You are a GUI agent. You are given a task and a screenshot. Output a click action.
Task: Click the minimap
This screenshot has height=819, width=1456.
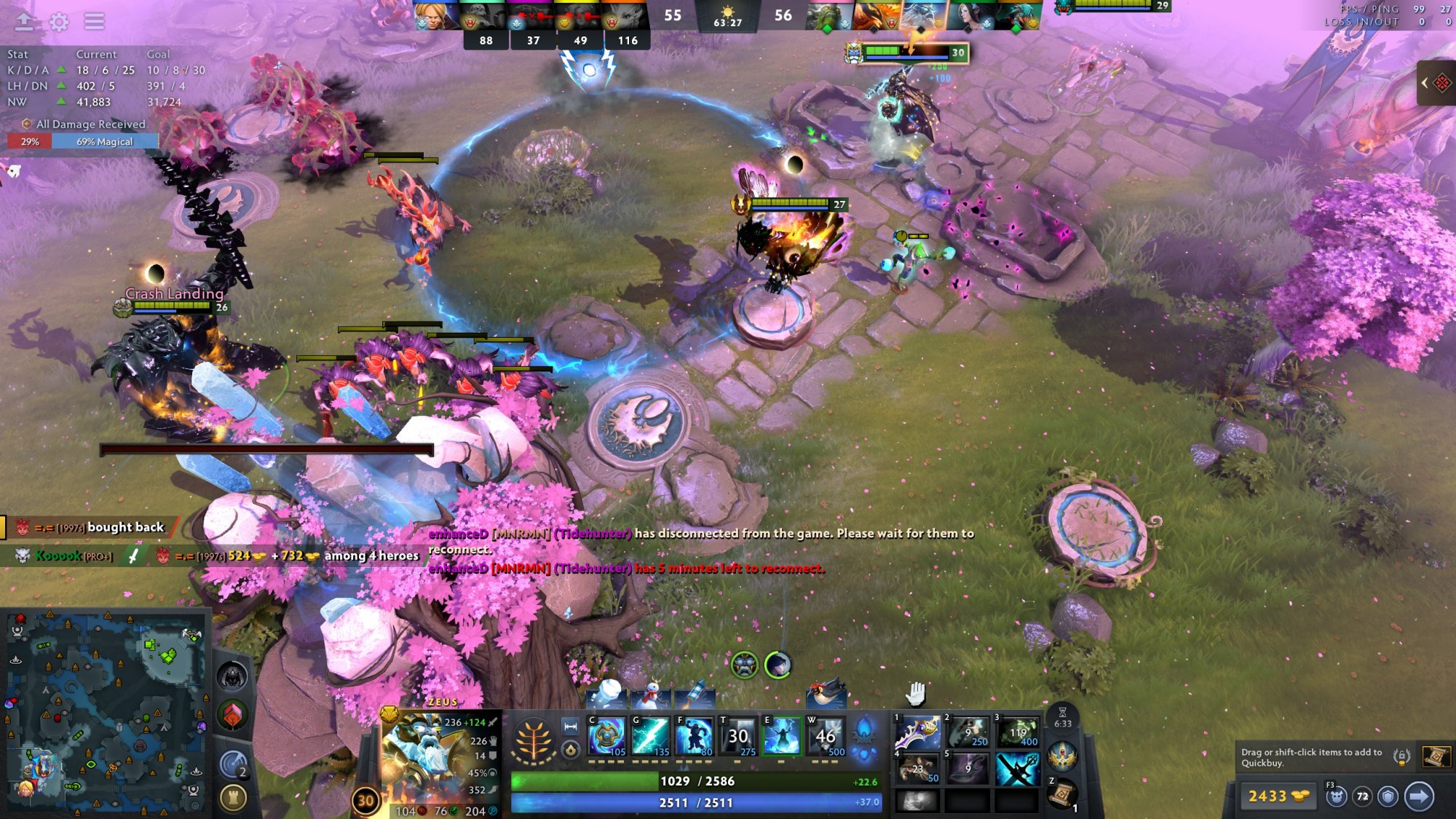click(x=106, y=713)
